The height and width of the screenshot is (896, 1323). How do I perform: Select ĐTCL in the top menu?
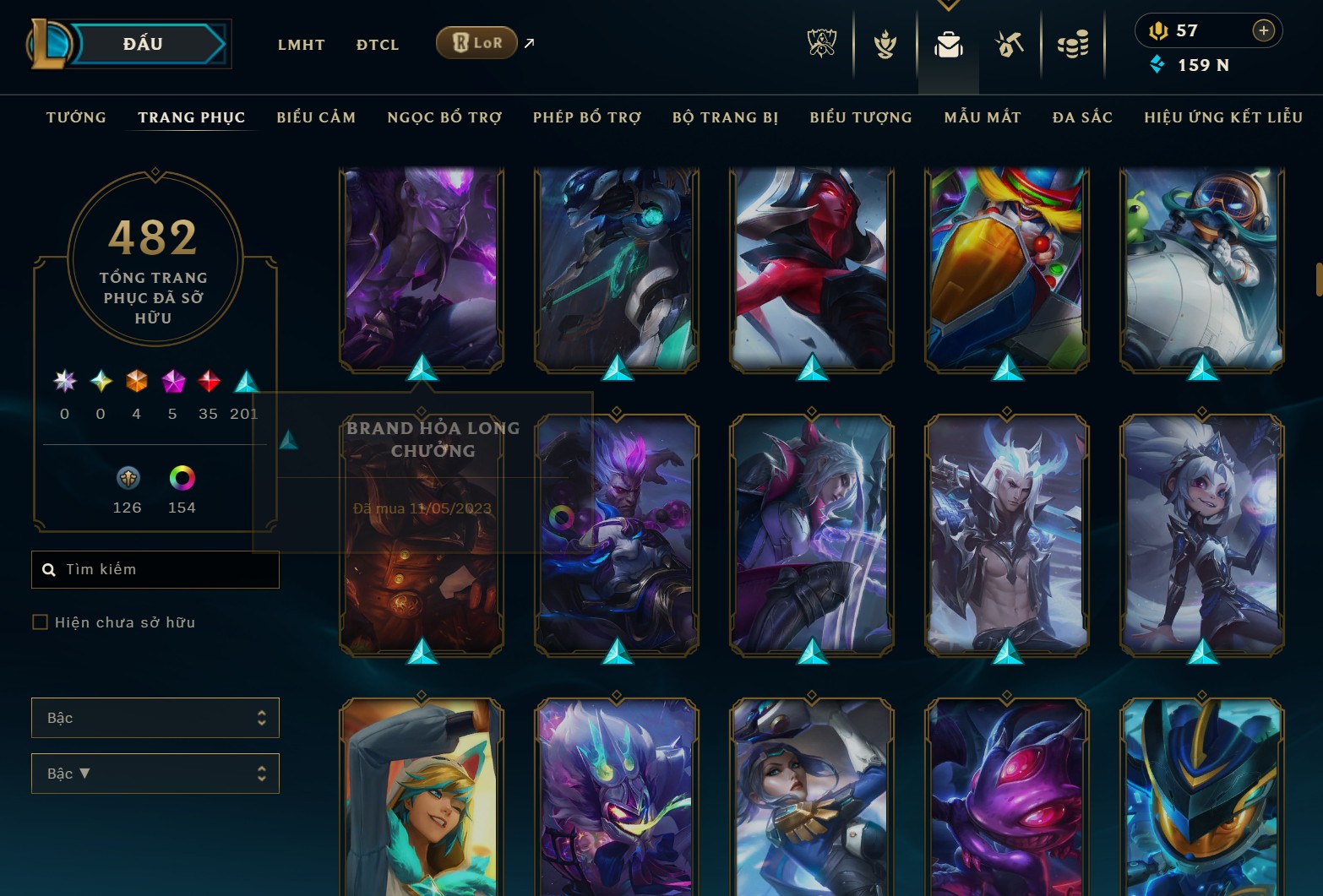[377, 44]
